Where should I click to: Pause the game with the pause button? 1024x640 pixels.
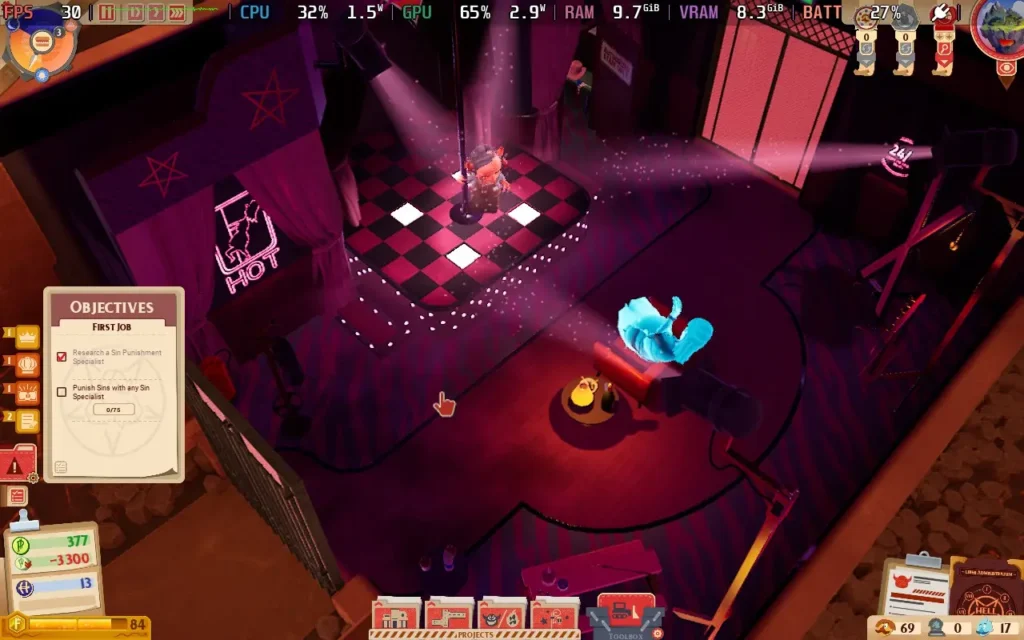[107, 13]
